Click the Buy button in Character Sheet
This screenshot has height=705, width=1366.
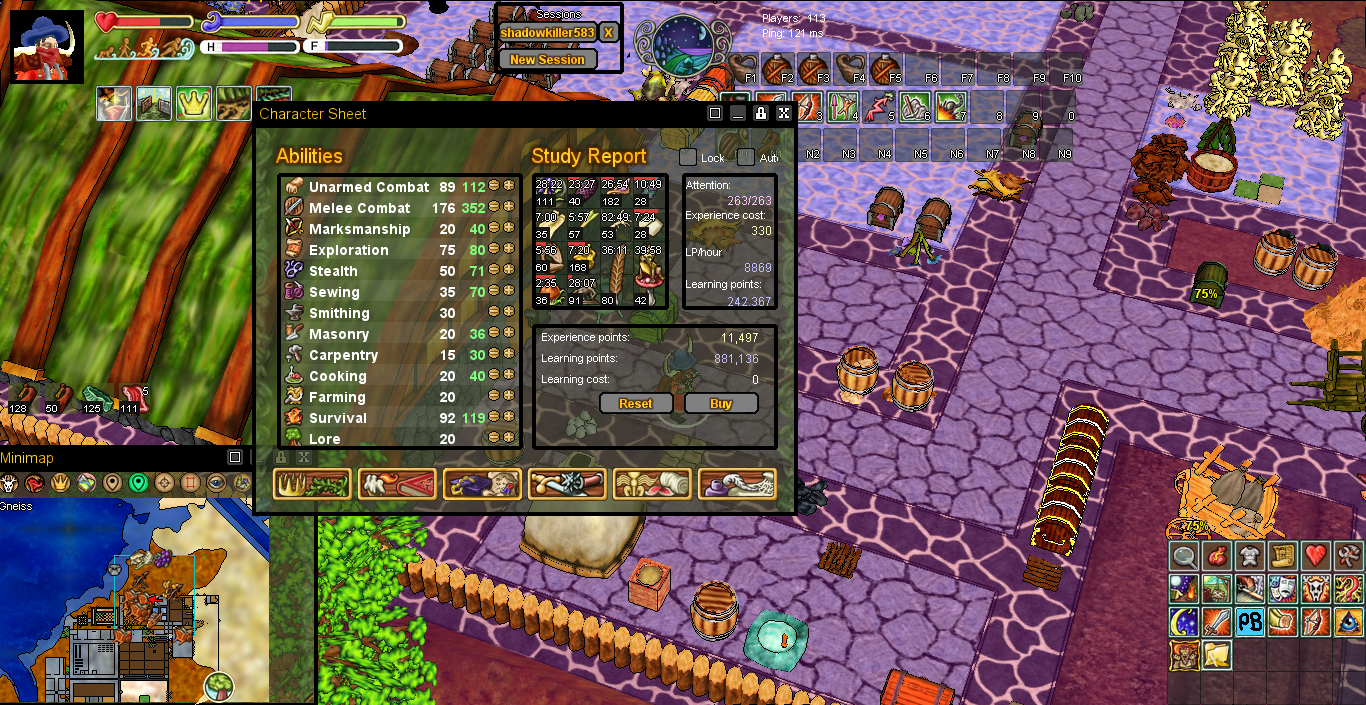pyautogui.click(x=721, y=404)
